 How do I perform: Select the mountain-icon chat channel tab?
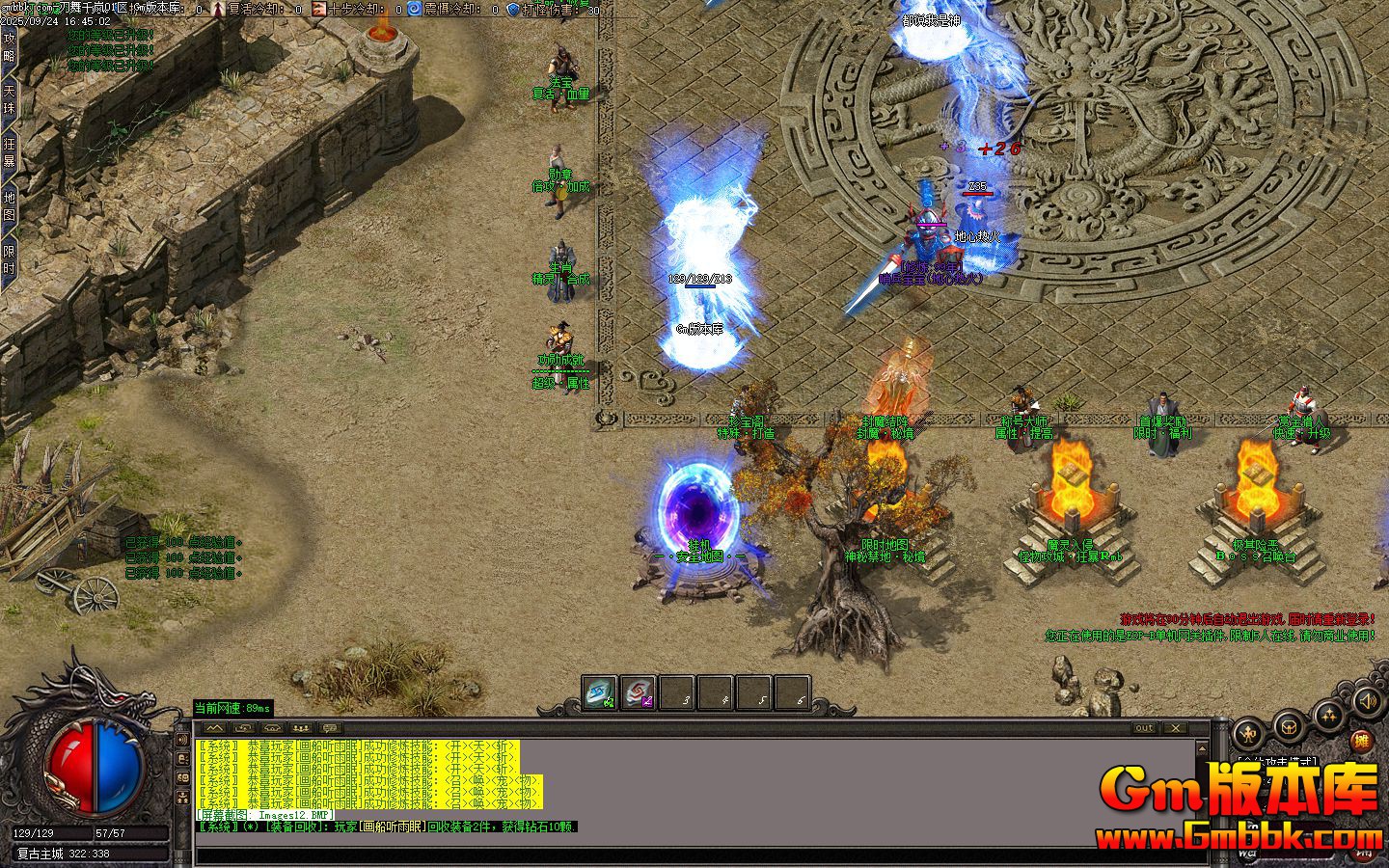212,728
